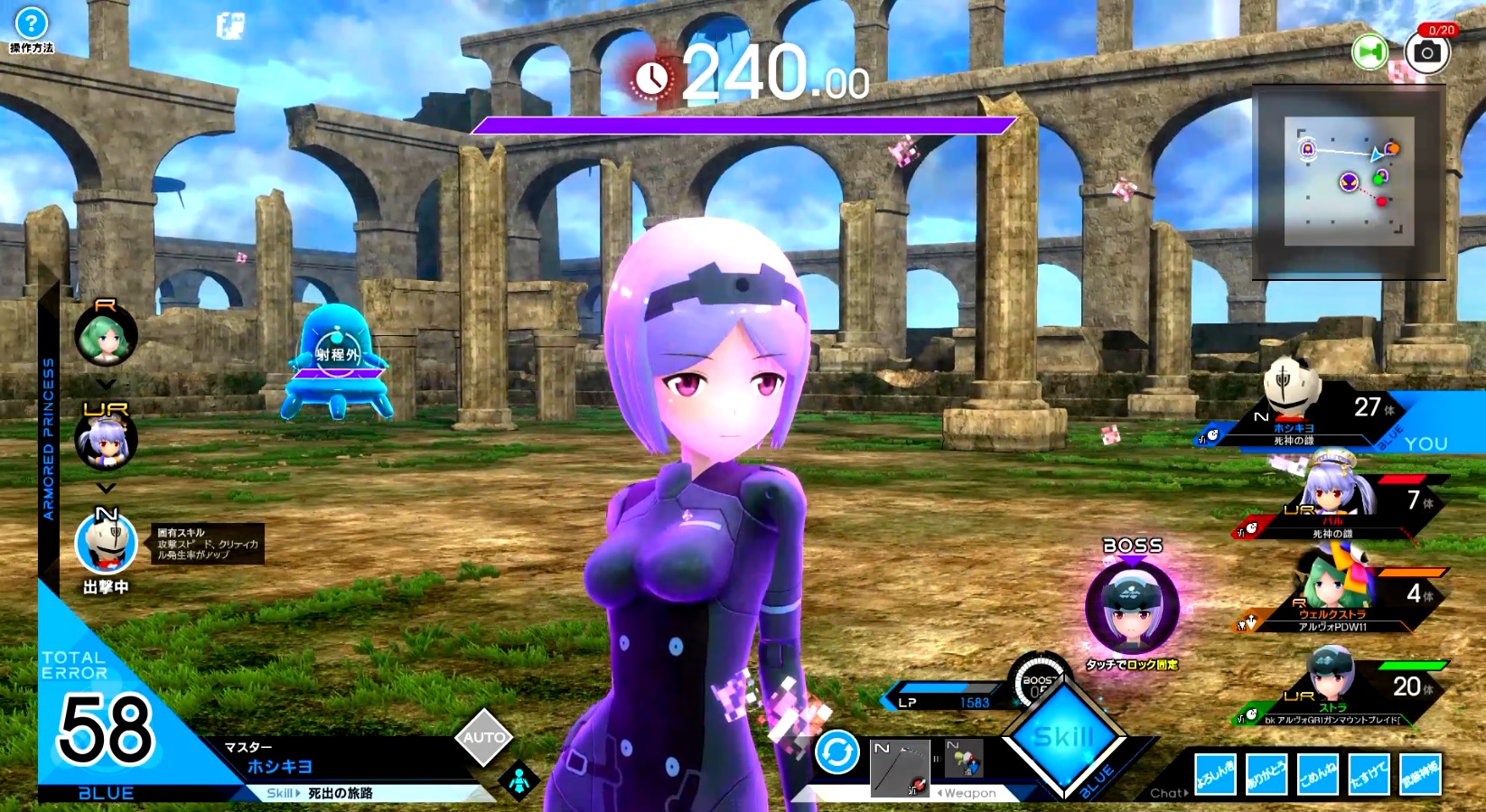This screenshot has width=1486, height=812.
Task: Tap the camera screenshot button
Action: pos(1427,52)
